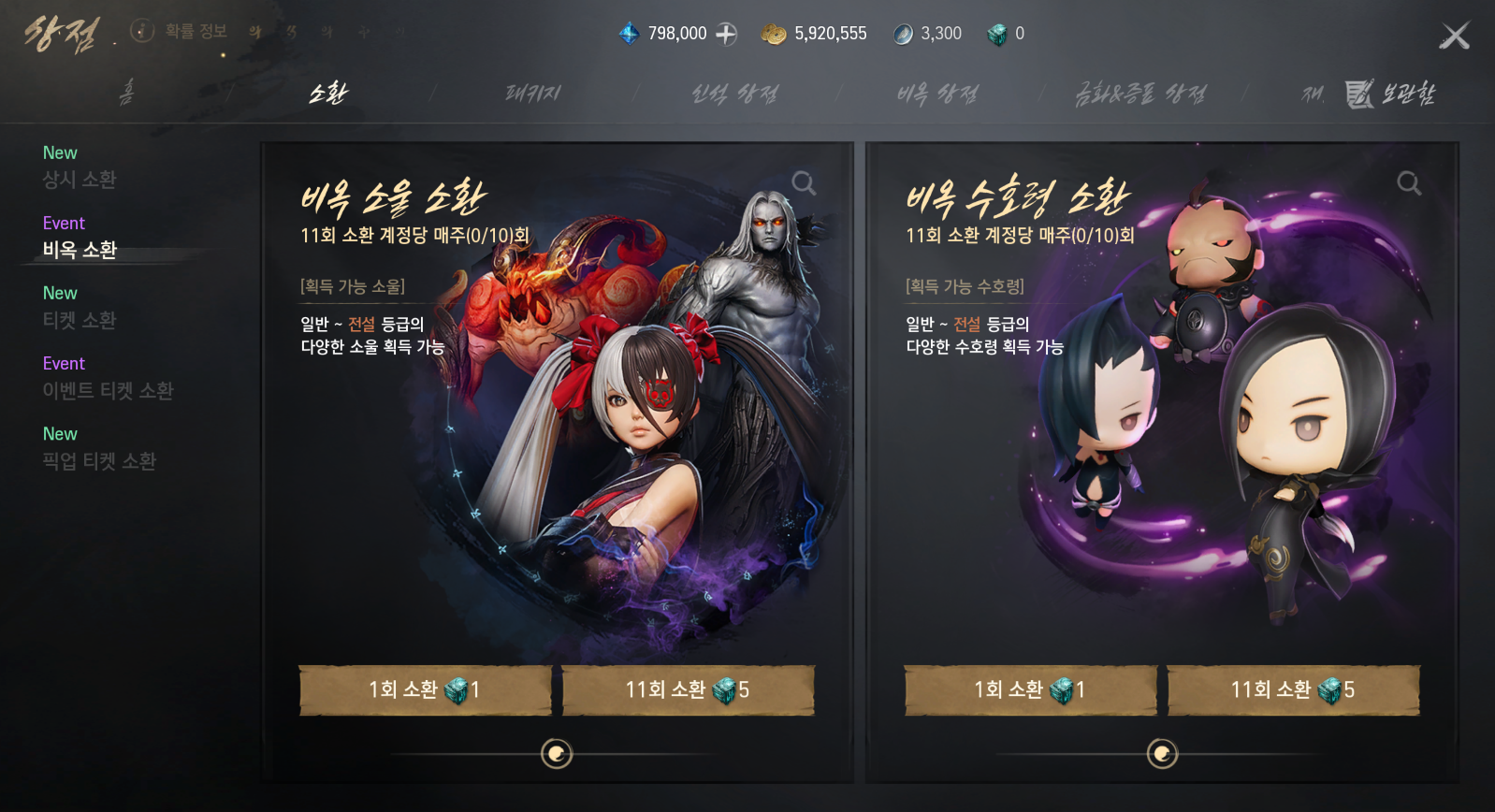Screen dimensions: 1495x812
Task: Open the 패키지 tab
Action: point(532,93)
